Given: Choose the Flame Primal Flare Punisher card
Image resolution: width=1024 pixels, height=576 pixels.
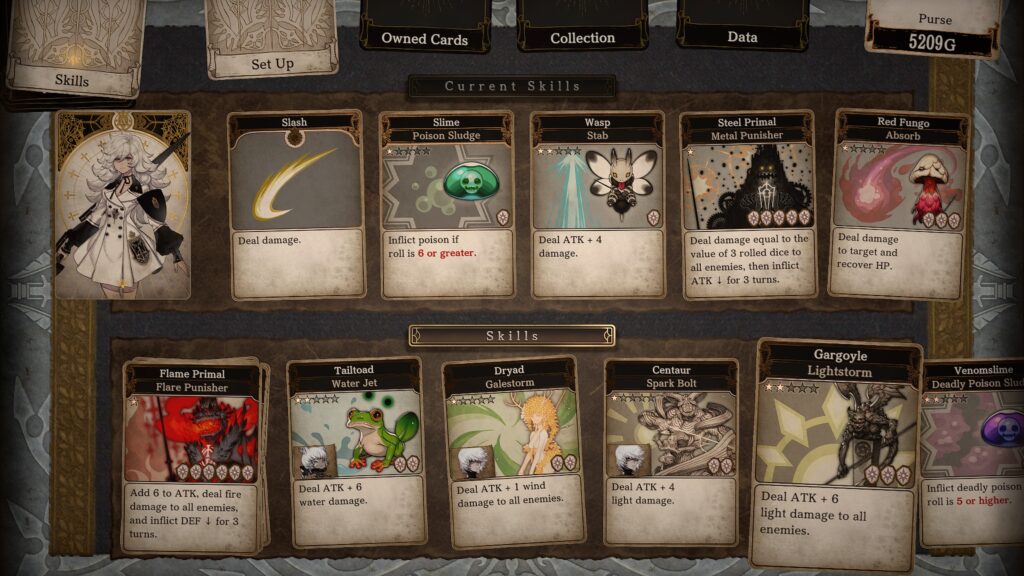Looking at the screenshot, I should tap(194, 455).
